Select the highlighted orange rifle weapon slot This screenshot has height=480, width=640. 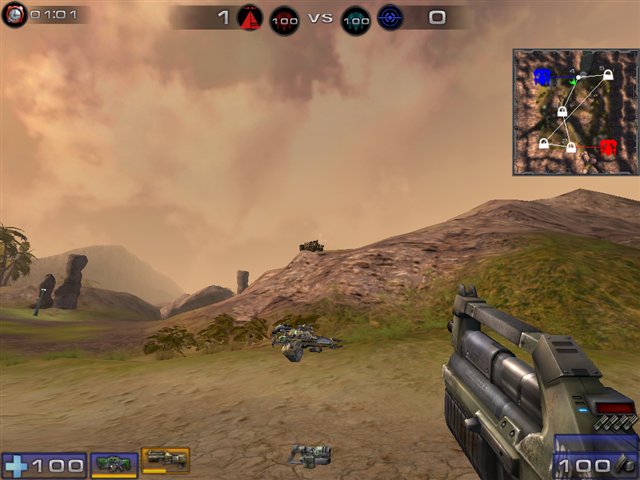coord(165,459)
